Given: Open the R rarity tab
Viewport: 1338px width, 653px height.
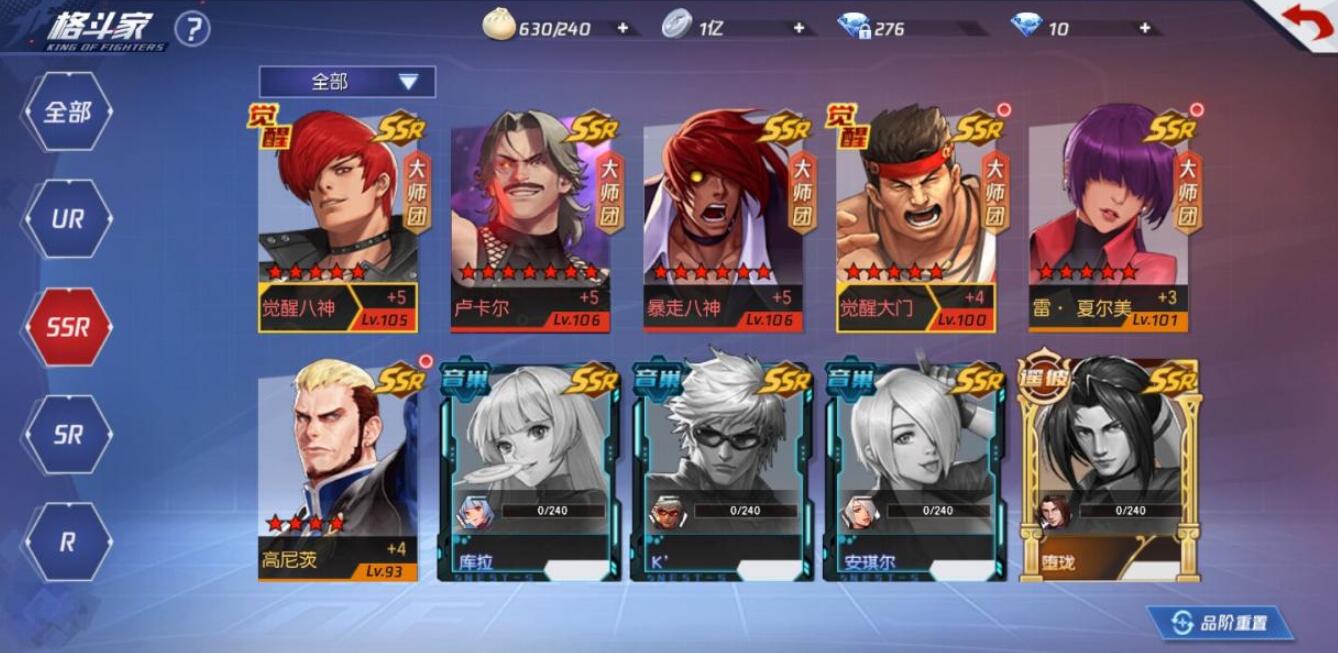Looking at the screenshot, I should coord(67,542).
